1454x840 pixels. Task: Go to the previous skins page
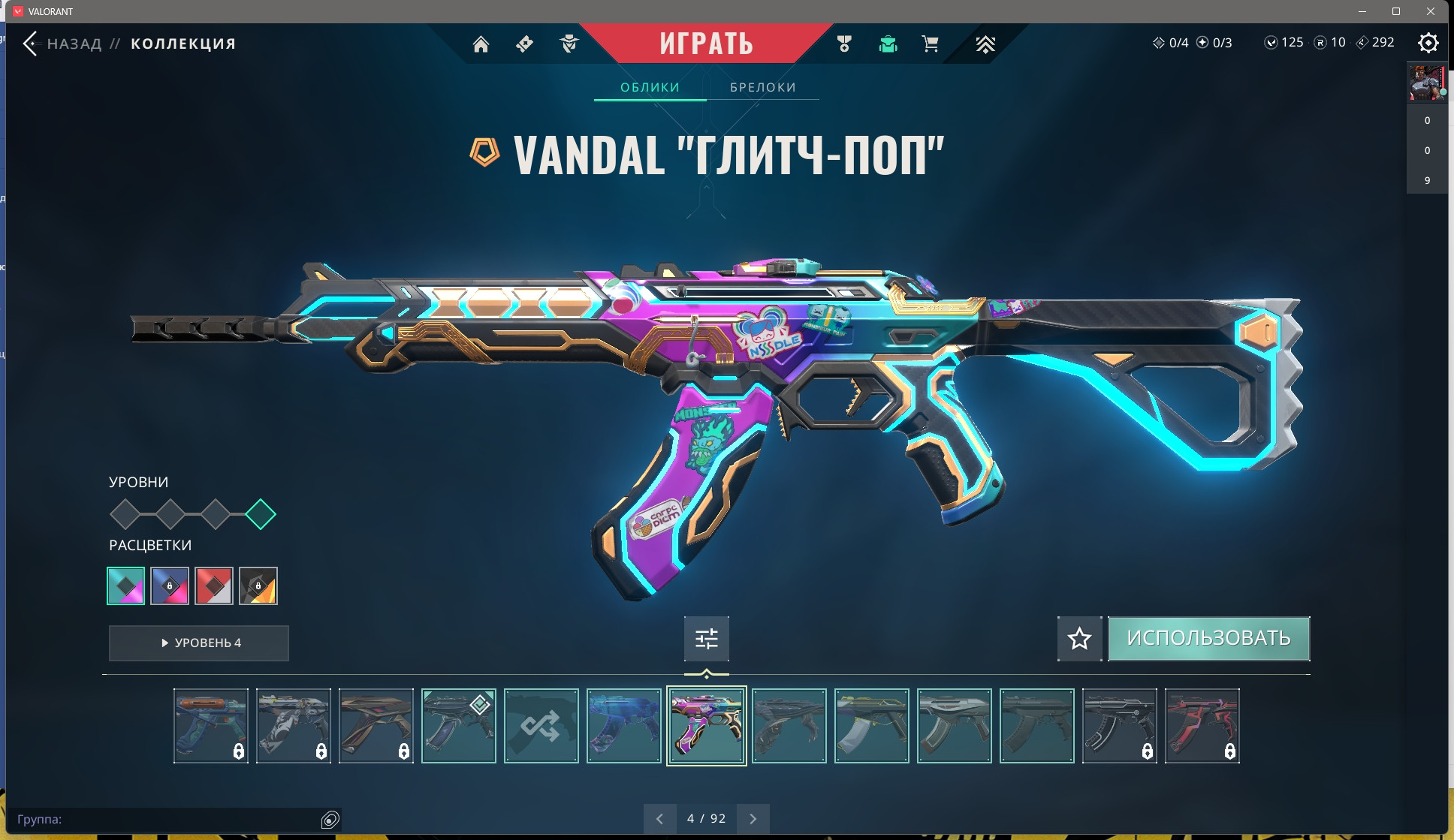(x=659, y=819)
